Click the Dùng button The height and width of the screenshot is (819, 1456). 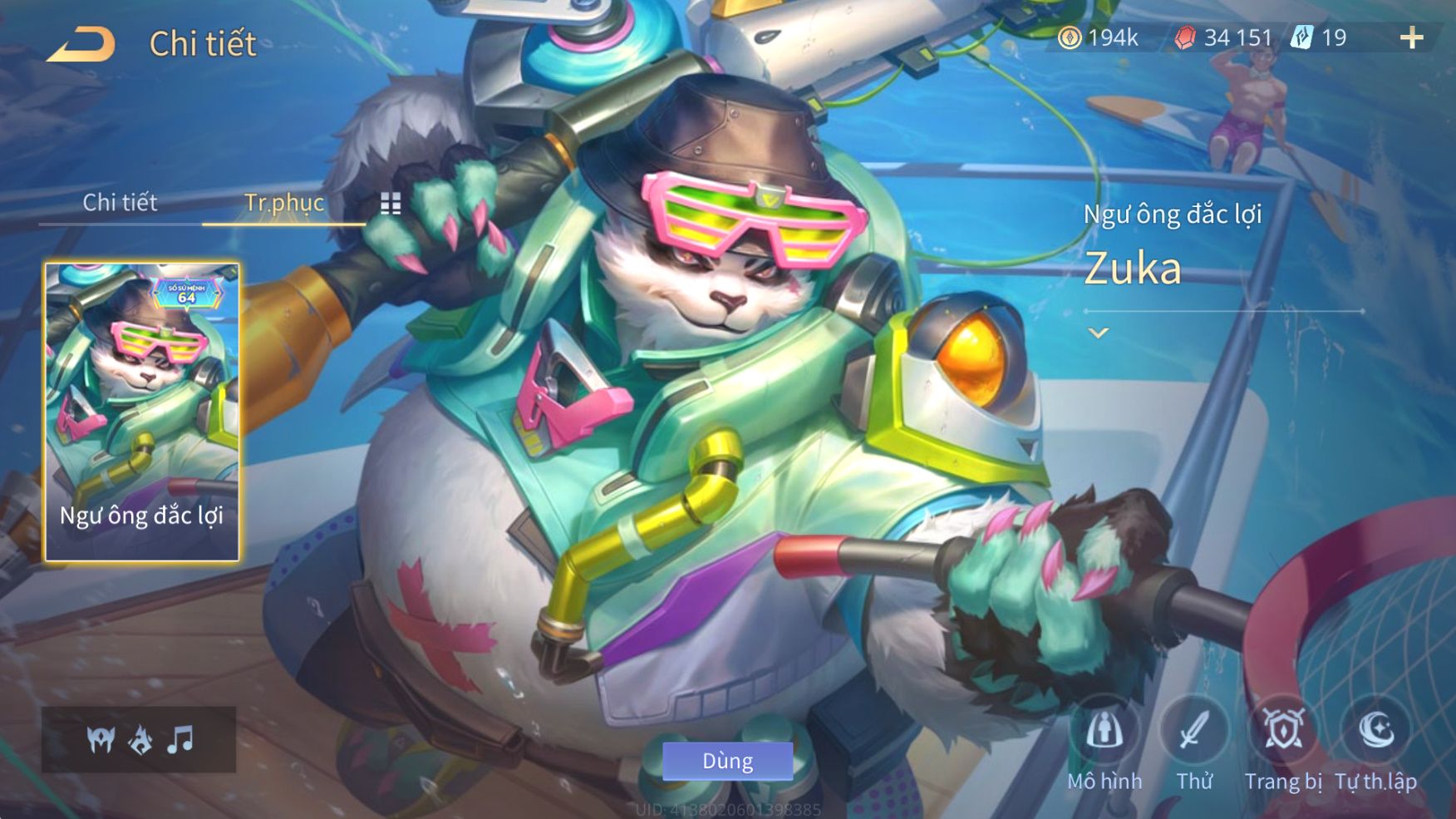[x=727, y=761]
